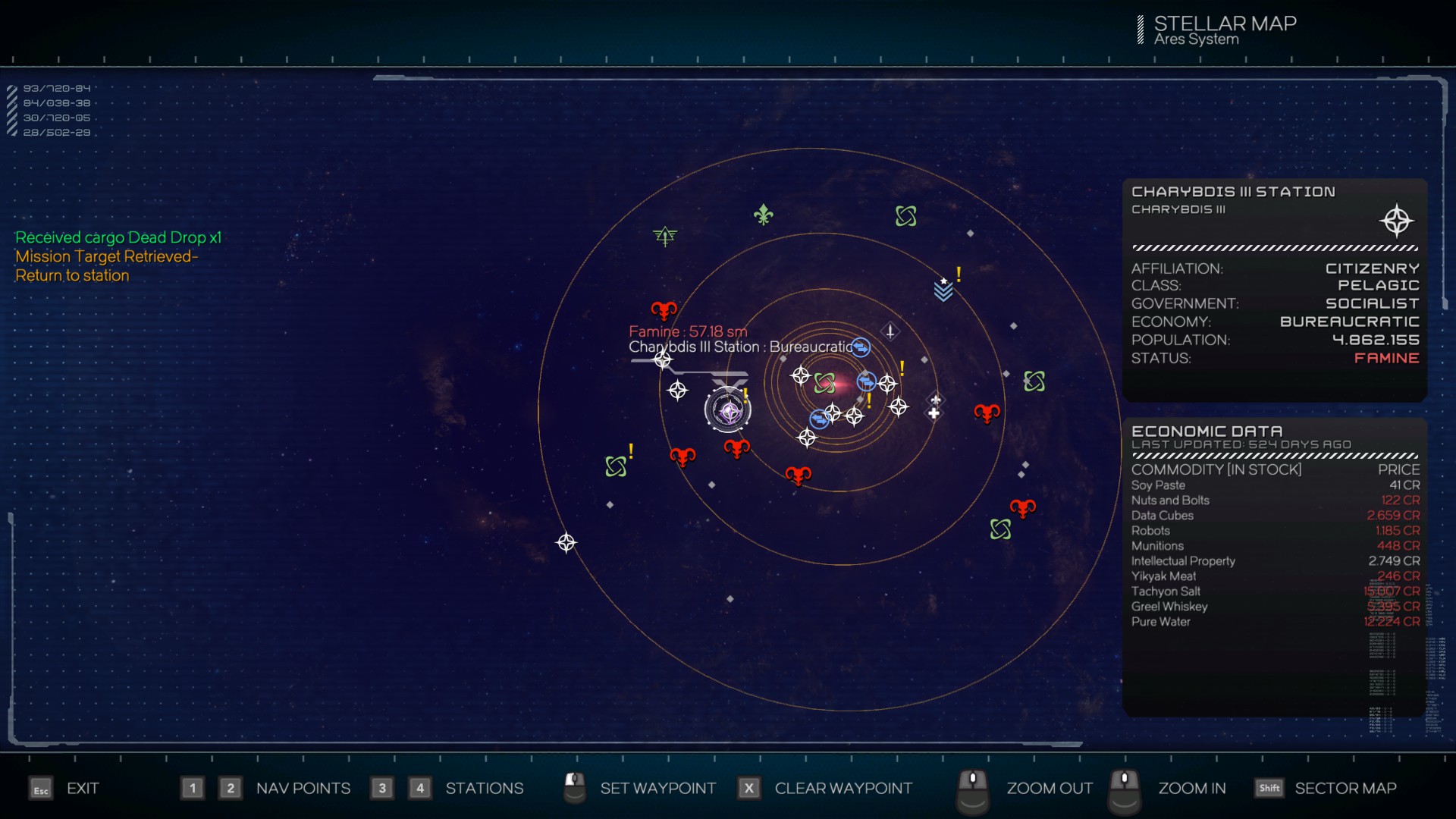Select the Charybdis III Station map label
Screen dimensions: 1456x819
pyautogui.click(x=740, y=347)
